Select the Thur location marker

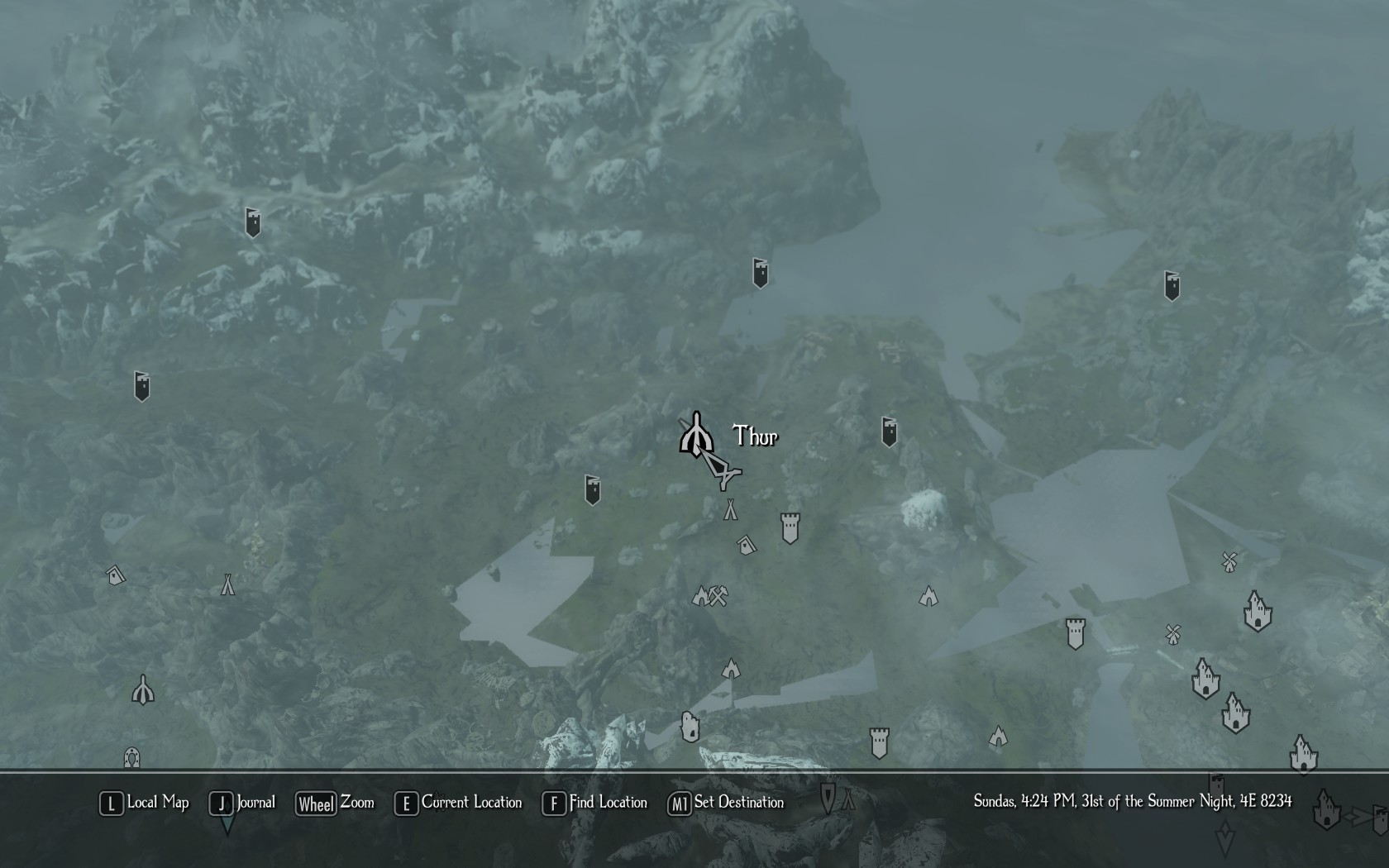tap(696, 434)
